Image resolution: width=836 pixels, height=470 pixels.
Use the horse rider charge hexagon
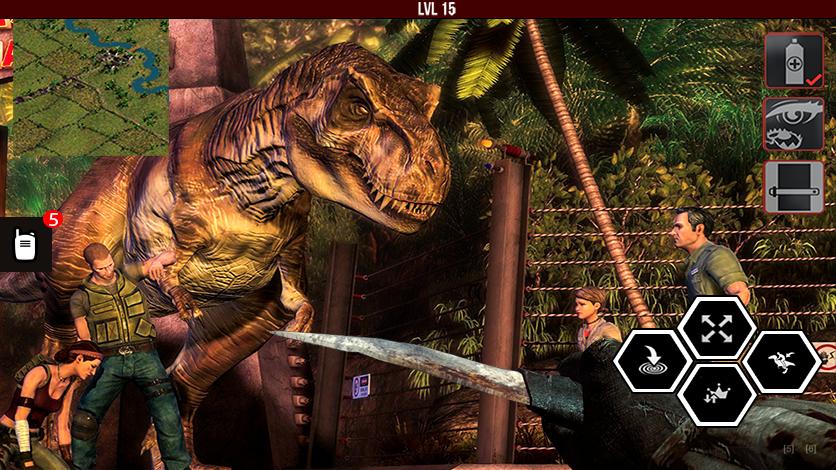coord(782,361)
